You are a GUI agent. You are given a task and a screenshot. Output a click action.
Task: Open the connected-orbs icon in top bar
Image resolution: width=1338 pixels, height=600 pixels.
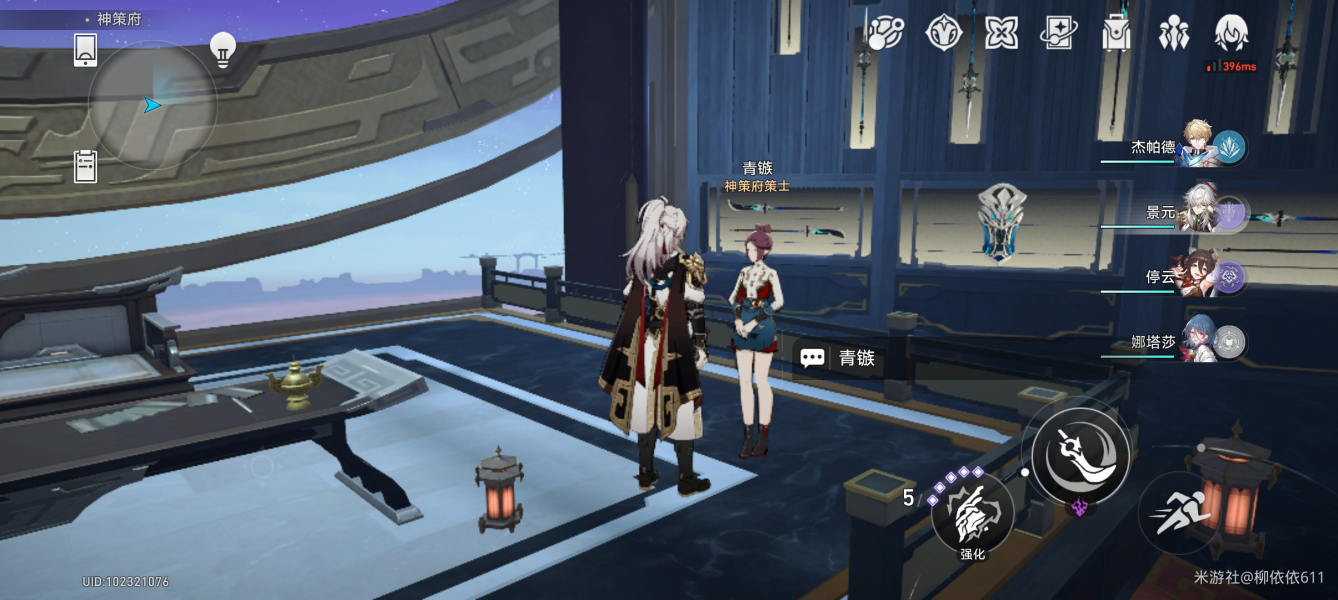[885, 33]
